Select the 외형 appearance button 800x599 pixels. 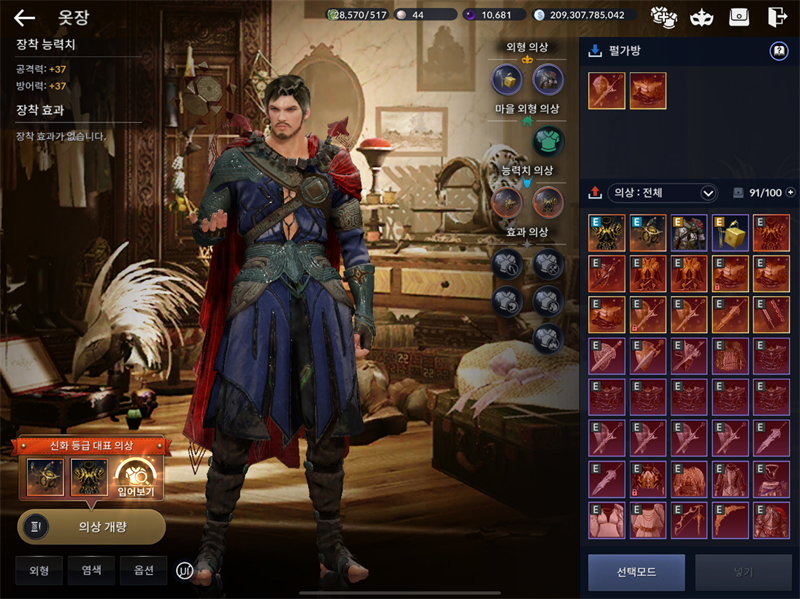click(39, 570)
